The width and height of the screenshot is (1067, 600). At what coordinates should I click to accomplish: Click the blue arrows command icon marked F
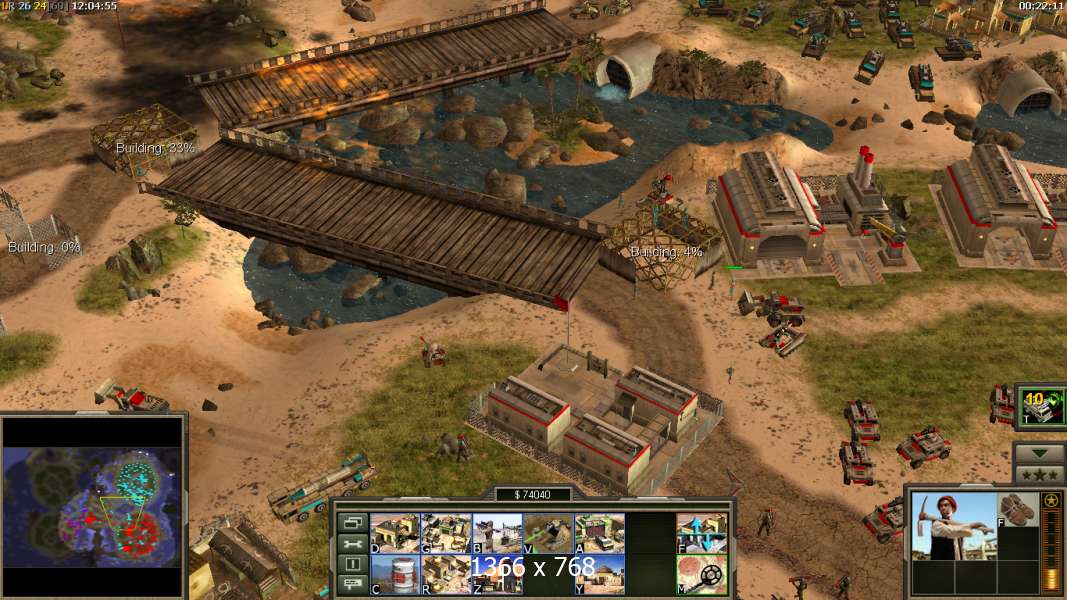(702, 534)
